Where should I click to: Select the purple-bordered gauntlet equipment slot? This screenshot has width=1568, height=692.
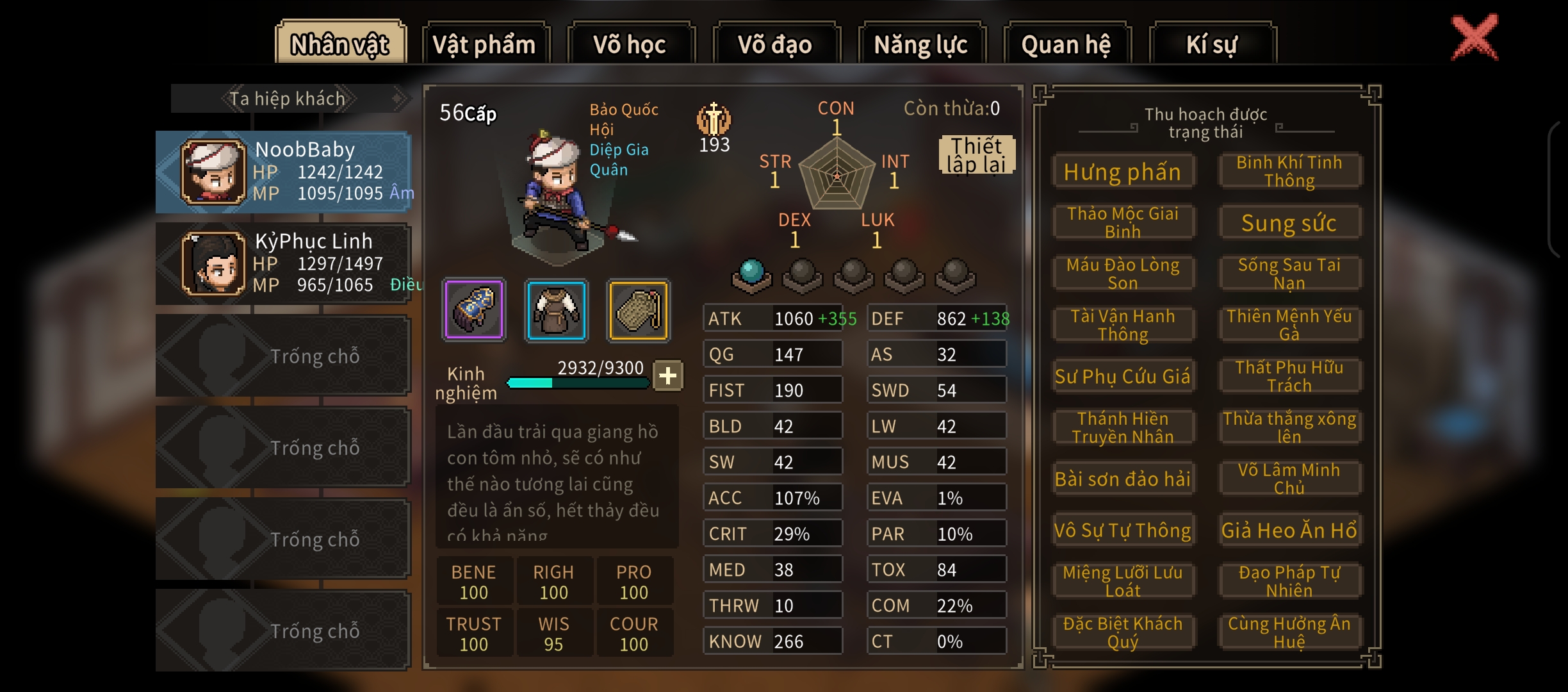(x=474, y=309)
